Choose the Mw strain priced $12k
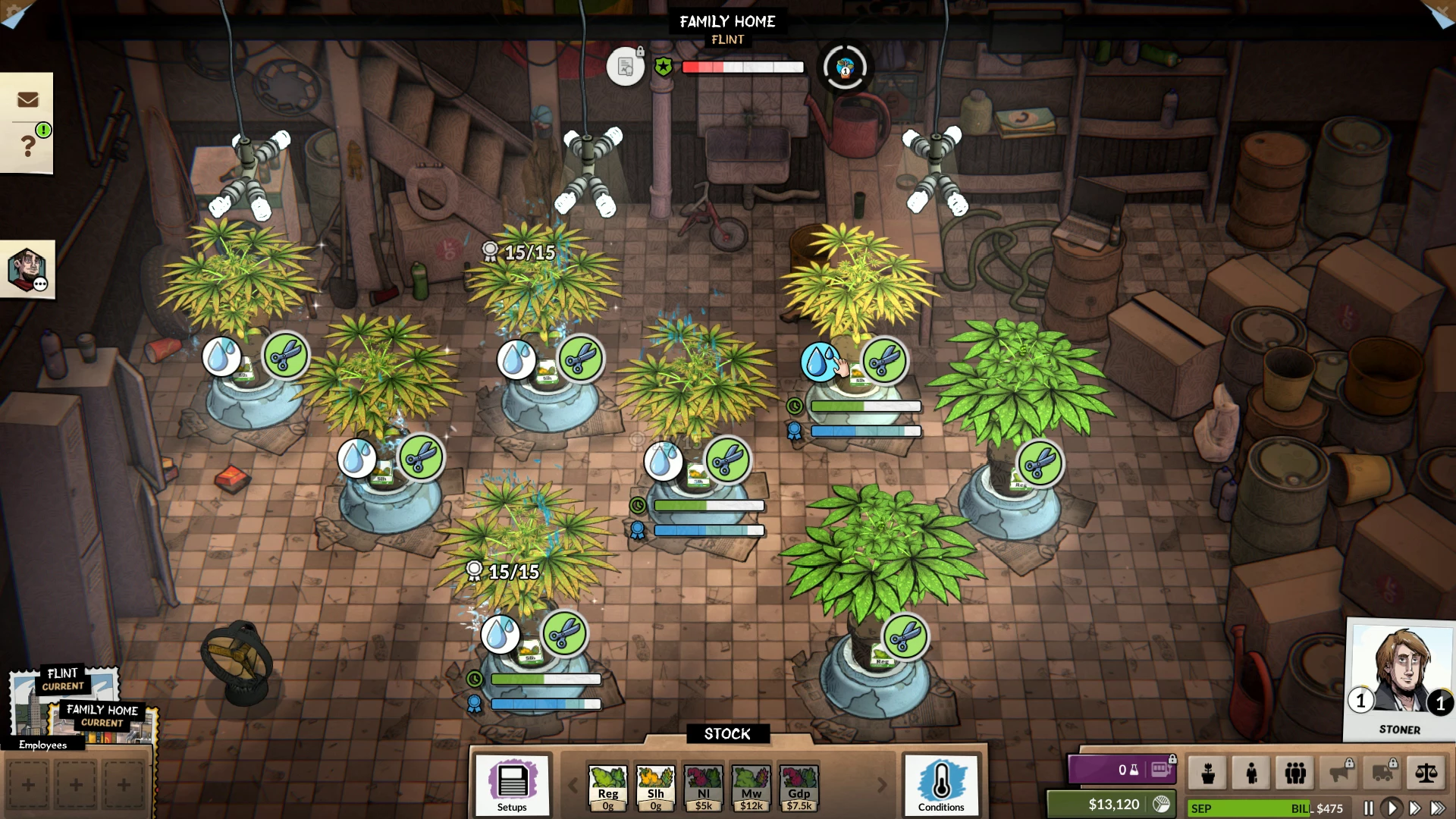 752,788
